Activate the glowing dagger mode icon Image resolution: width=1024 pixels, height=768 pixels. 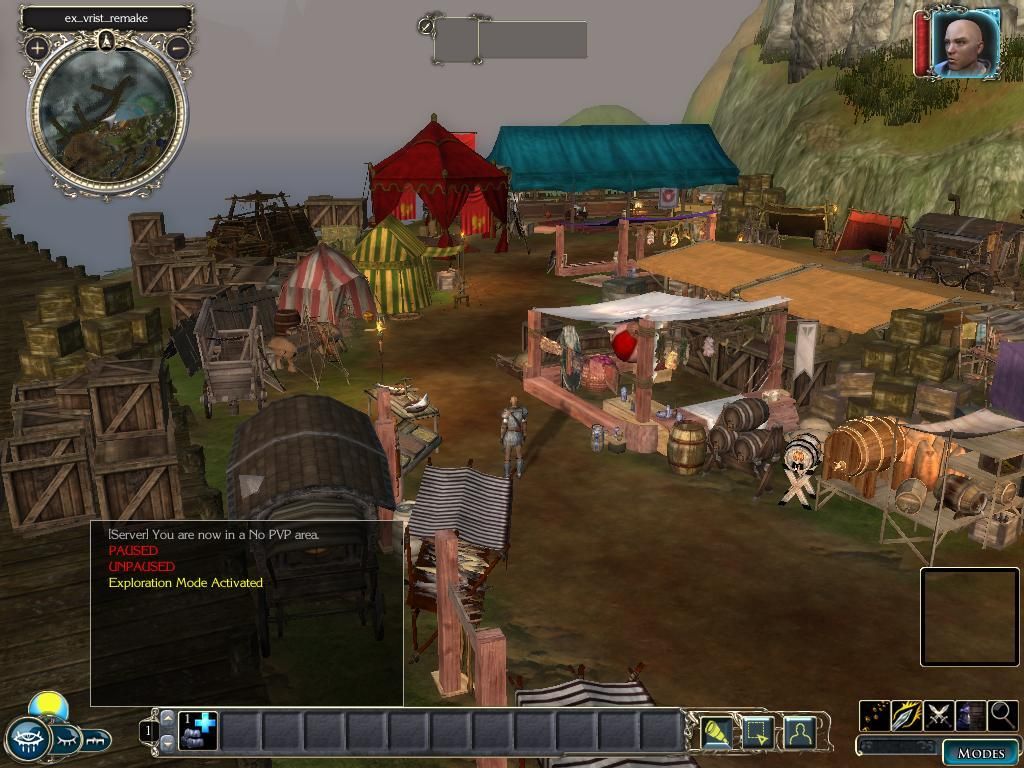907,715
